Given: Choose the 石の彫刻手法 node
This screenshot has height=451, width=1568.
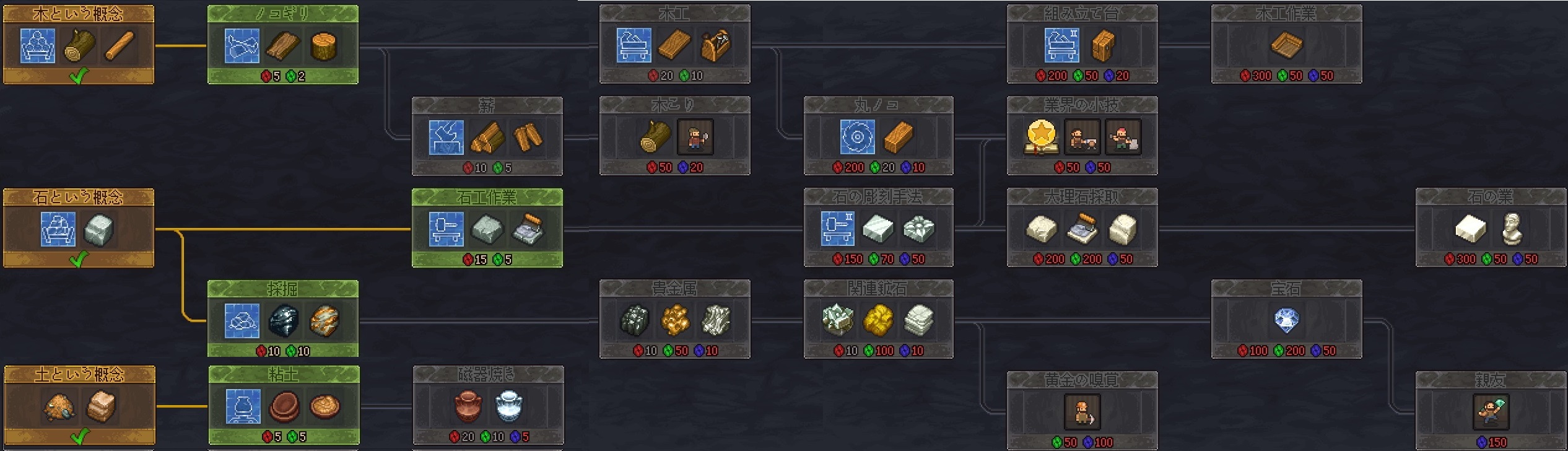Looking at the screenshot, I should pos(878,229).
